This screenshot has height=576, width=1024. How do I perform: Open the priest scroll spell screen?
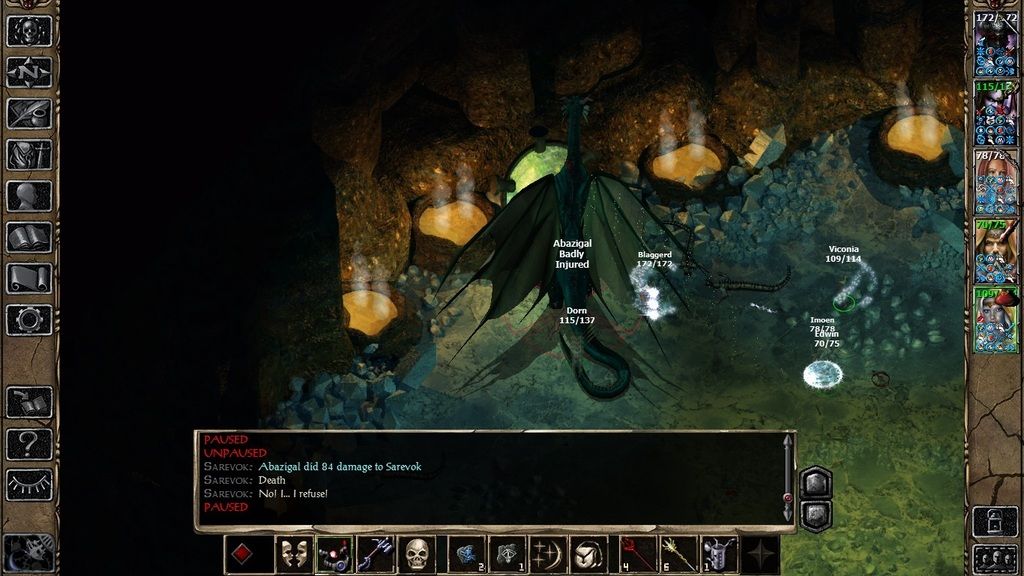click(x=29, y=278)
